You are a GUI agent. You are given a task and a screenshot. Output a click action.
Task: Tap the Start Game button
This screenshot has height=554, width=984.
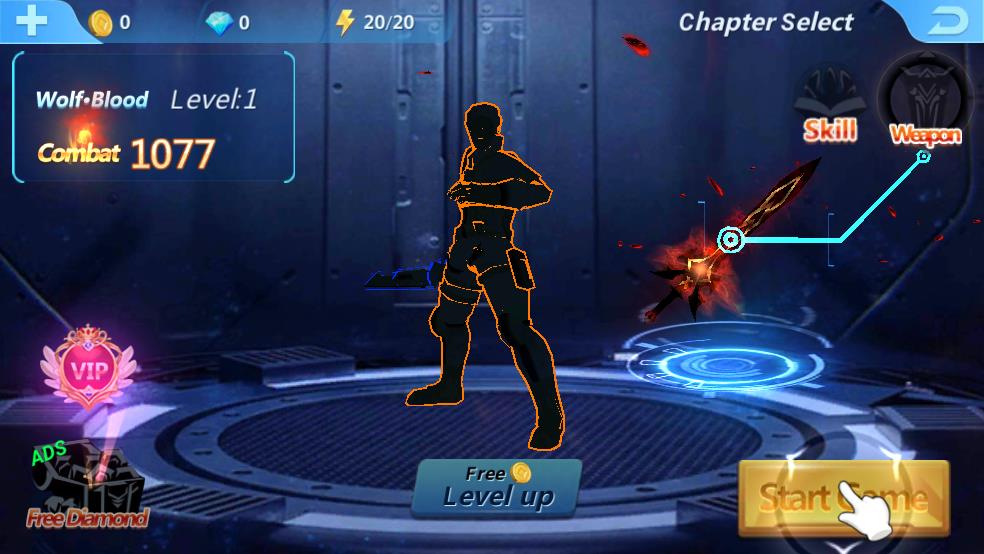[843, 497]
